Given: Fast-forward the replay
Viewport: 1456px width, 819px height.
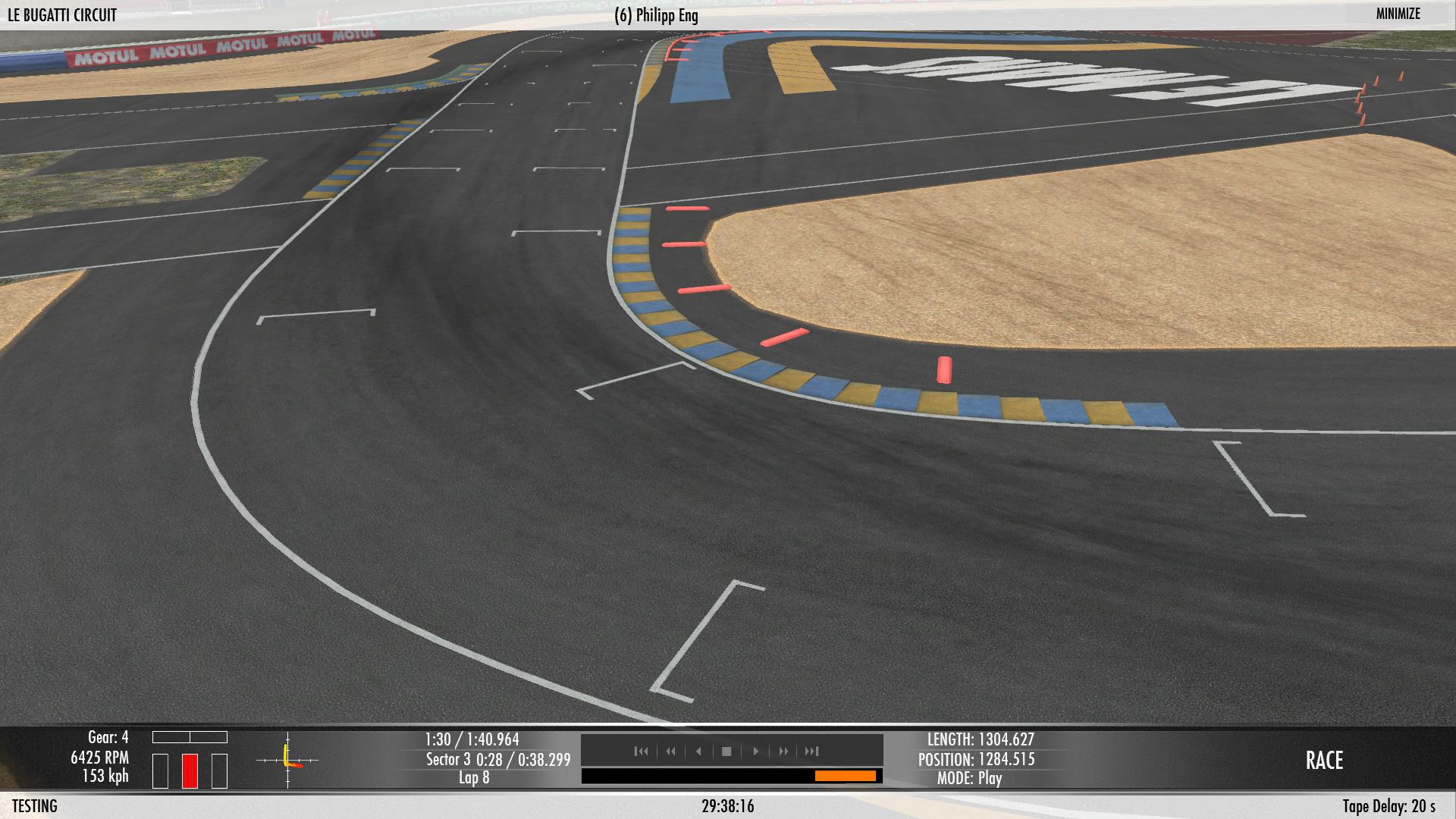Looking at the screenshot, I should [783, 752].
